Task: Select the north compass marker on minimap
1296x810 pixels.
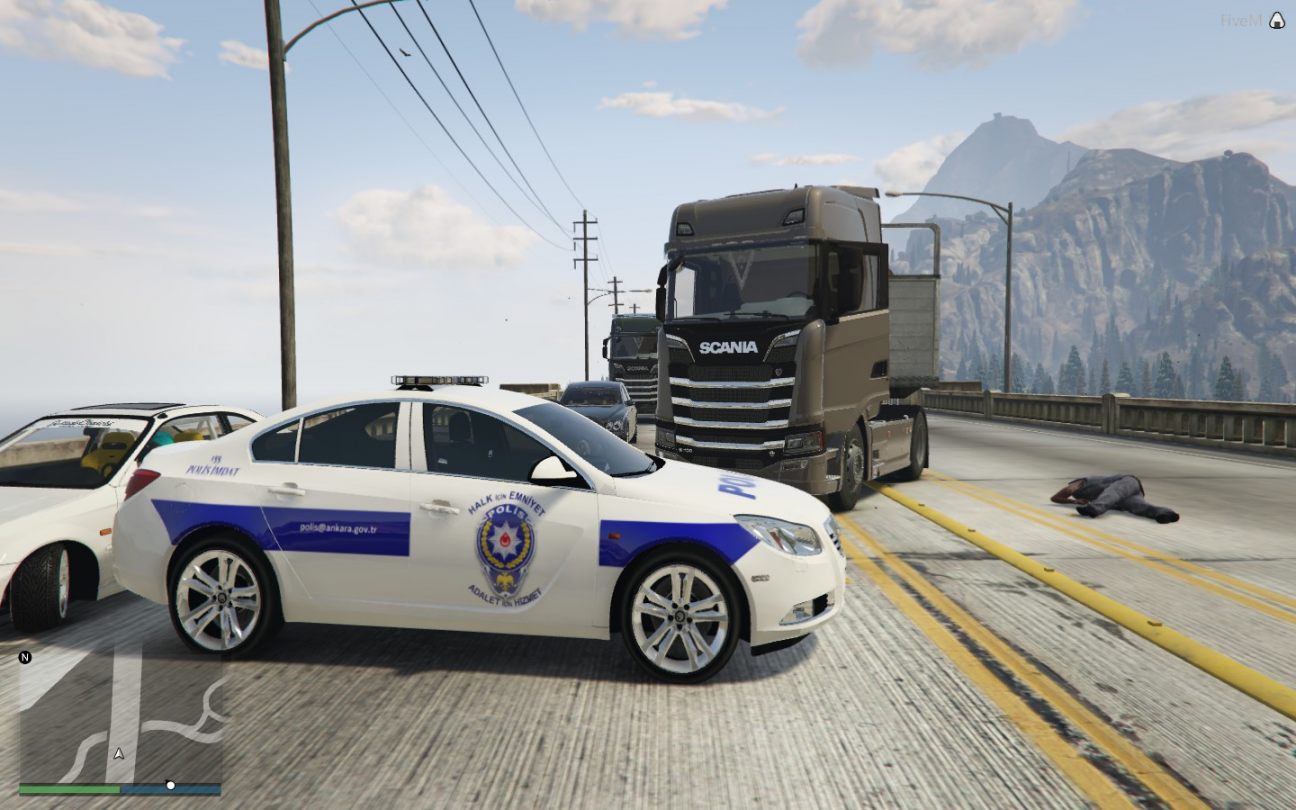Action: tap(25, 657)
